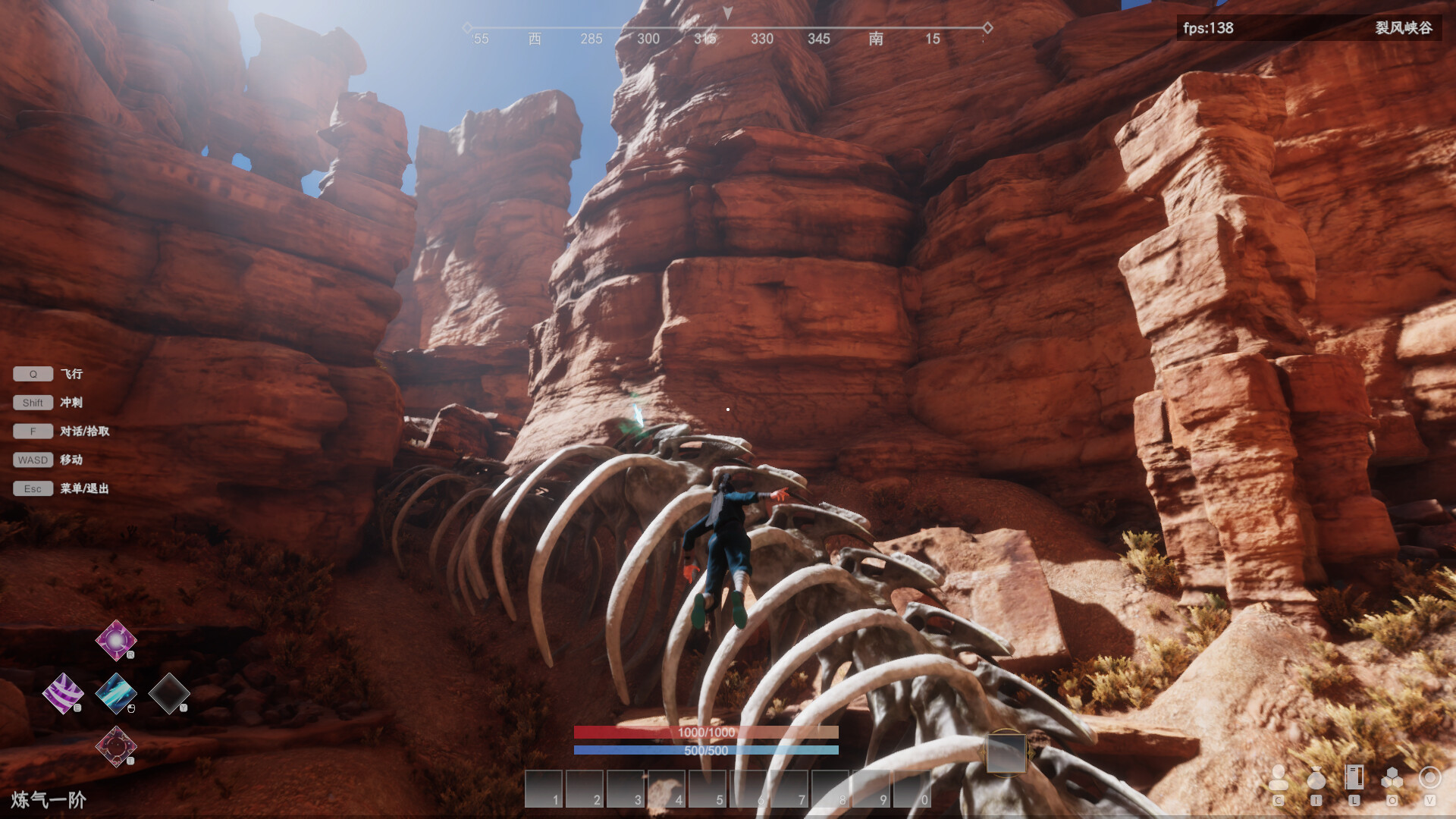Click the three-hexagon icon
The width and height of the screenshot is (1456, 819).
(x=1392, y=778)
